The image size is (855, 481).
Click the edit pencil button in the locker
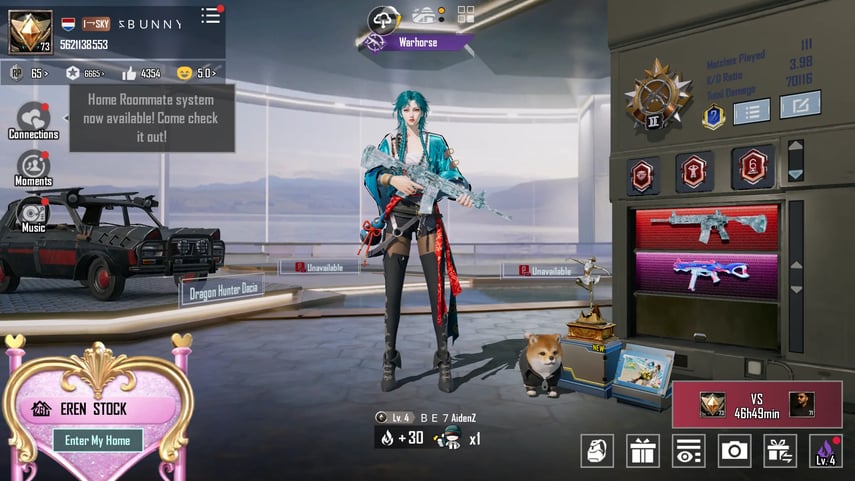click(799, 104)
